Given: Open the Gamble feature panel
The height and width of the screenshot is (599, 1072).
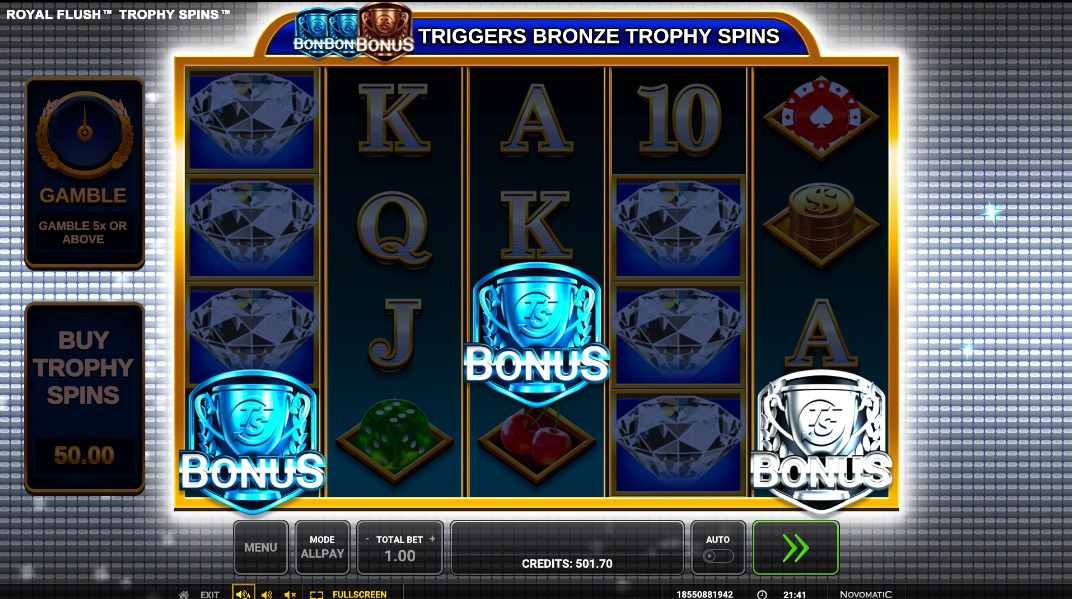Looking at the screenshot, I should pos(84,172).
